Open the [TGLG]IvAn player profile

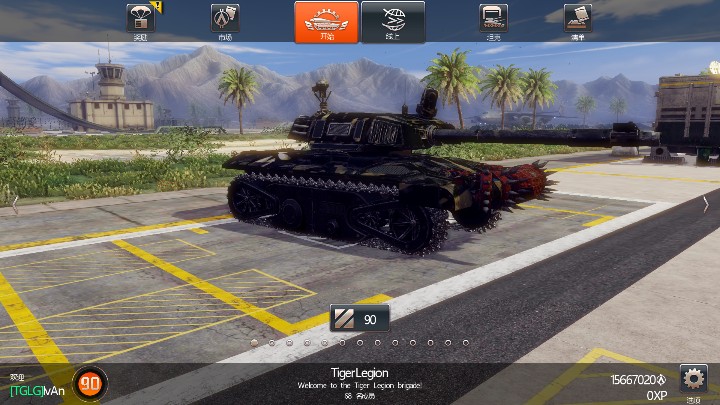coord(36,390)
